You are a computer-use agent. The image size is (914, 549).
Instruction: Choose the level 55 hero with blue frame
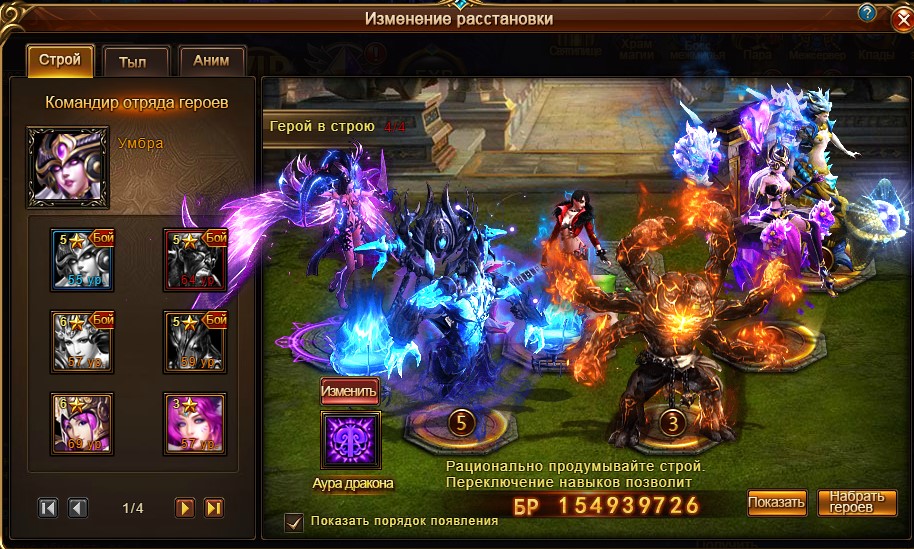[82, 259]
